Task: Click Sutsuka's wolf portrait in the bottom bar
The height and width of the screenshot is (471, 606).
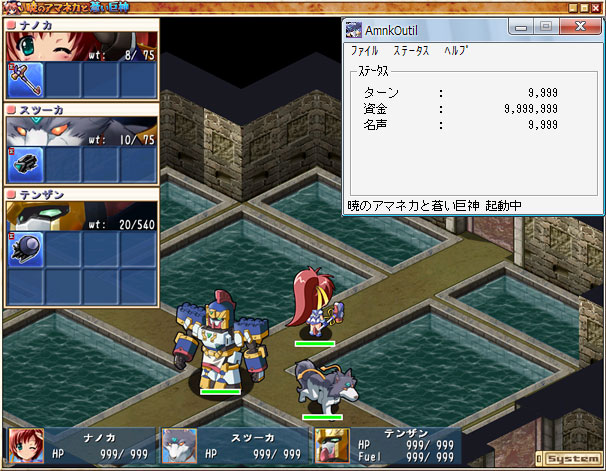Action: (179, 447)
